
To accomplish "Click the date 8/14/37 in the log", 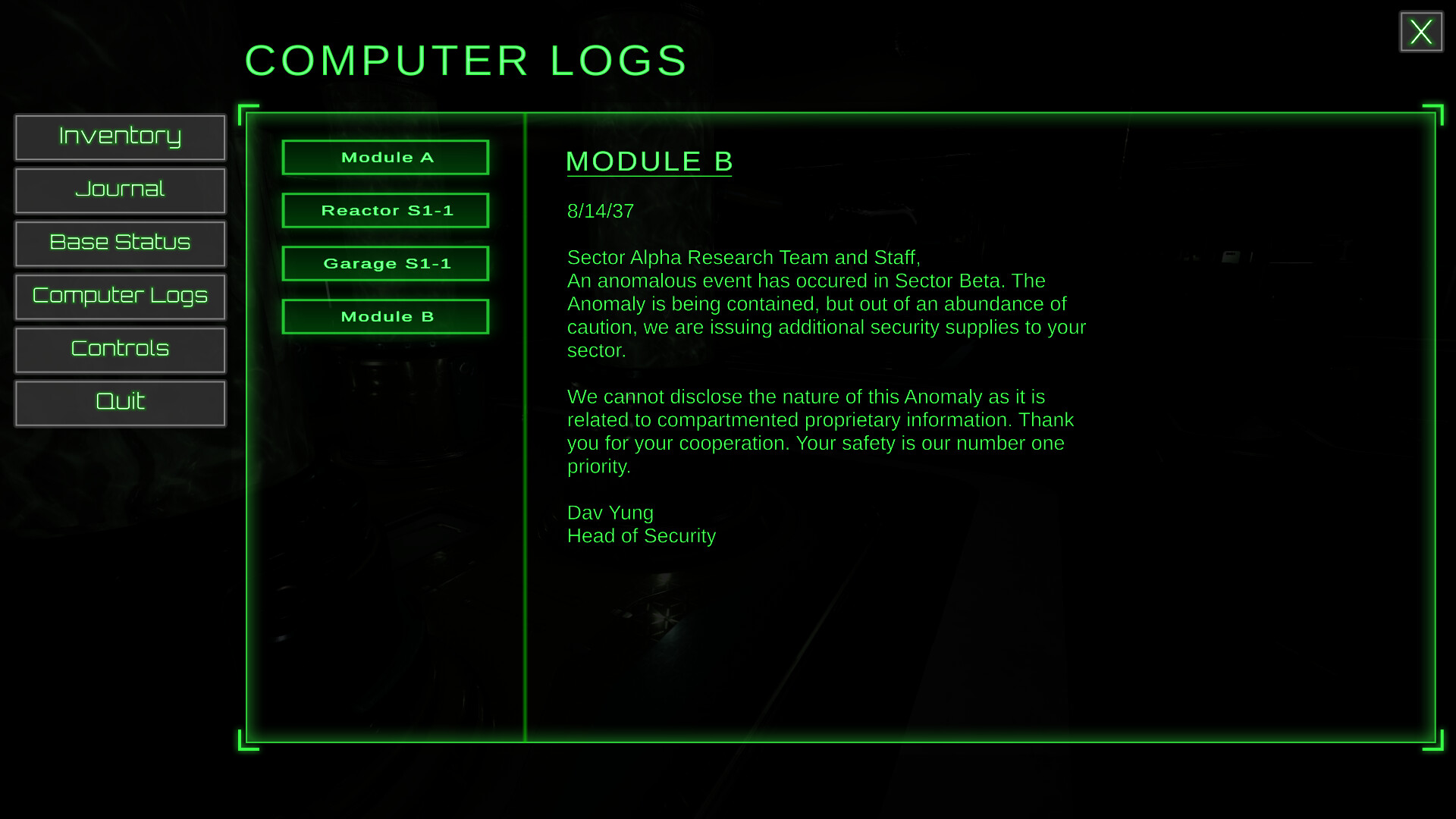I will [601, 211].
